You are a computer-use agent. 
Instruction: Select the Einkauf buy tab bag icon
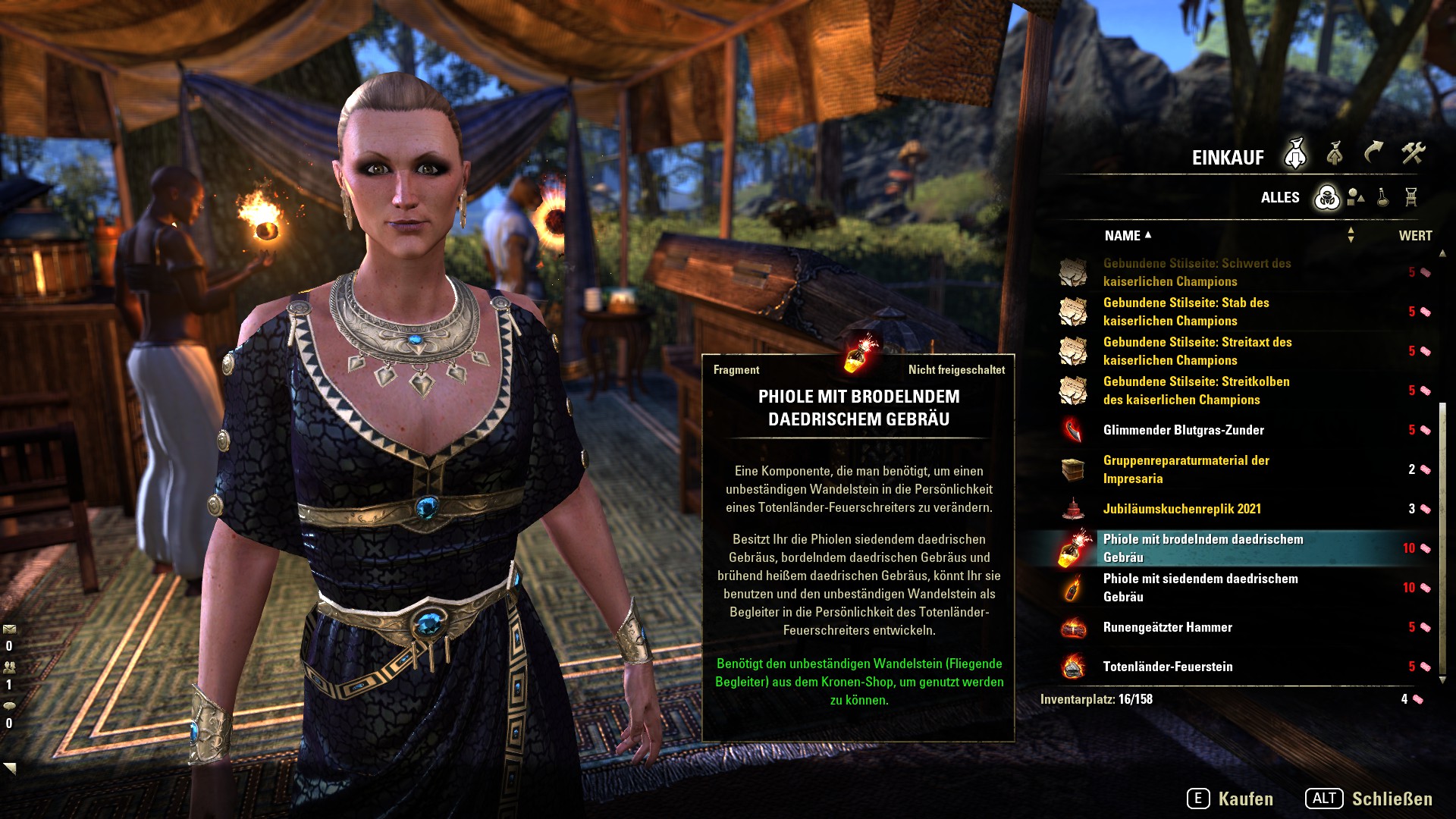(x=1295, y=154)
